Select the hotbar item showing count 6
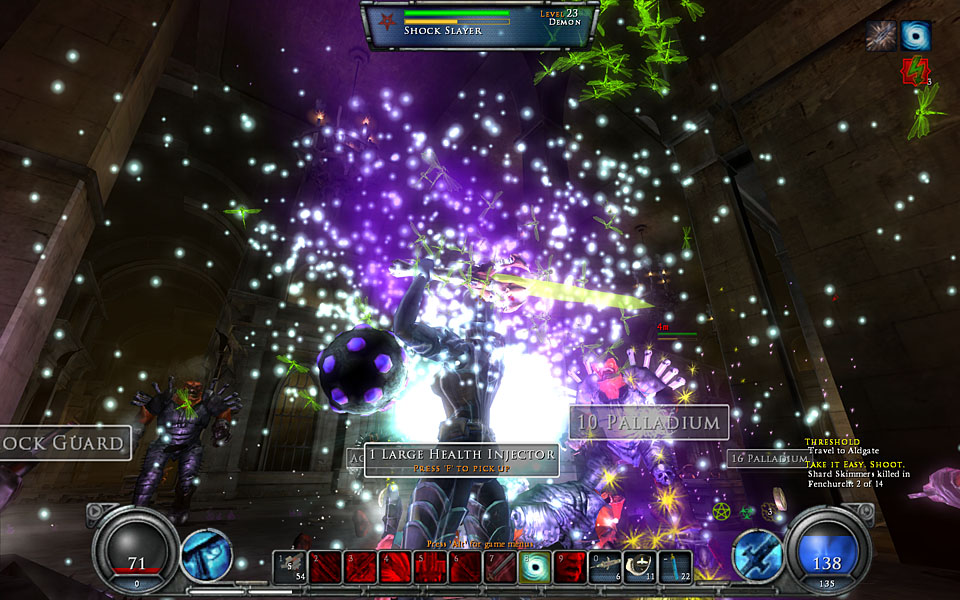960x600 pixels. (606, 567)
